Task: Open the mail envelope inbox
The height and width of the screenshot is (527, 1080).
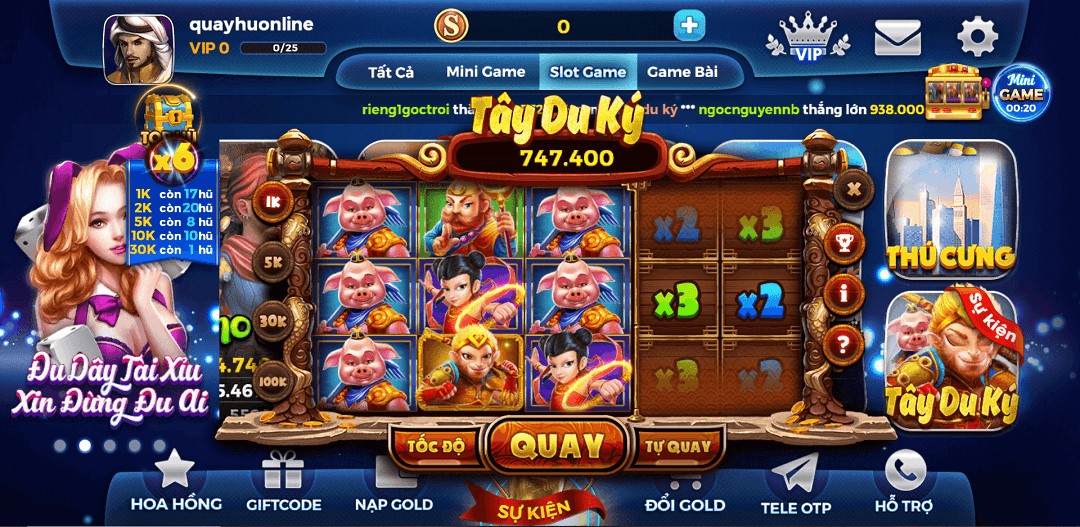Action: point(897,38)
